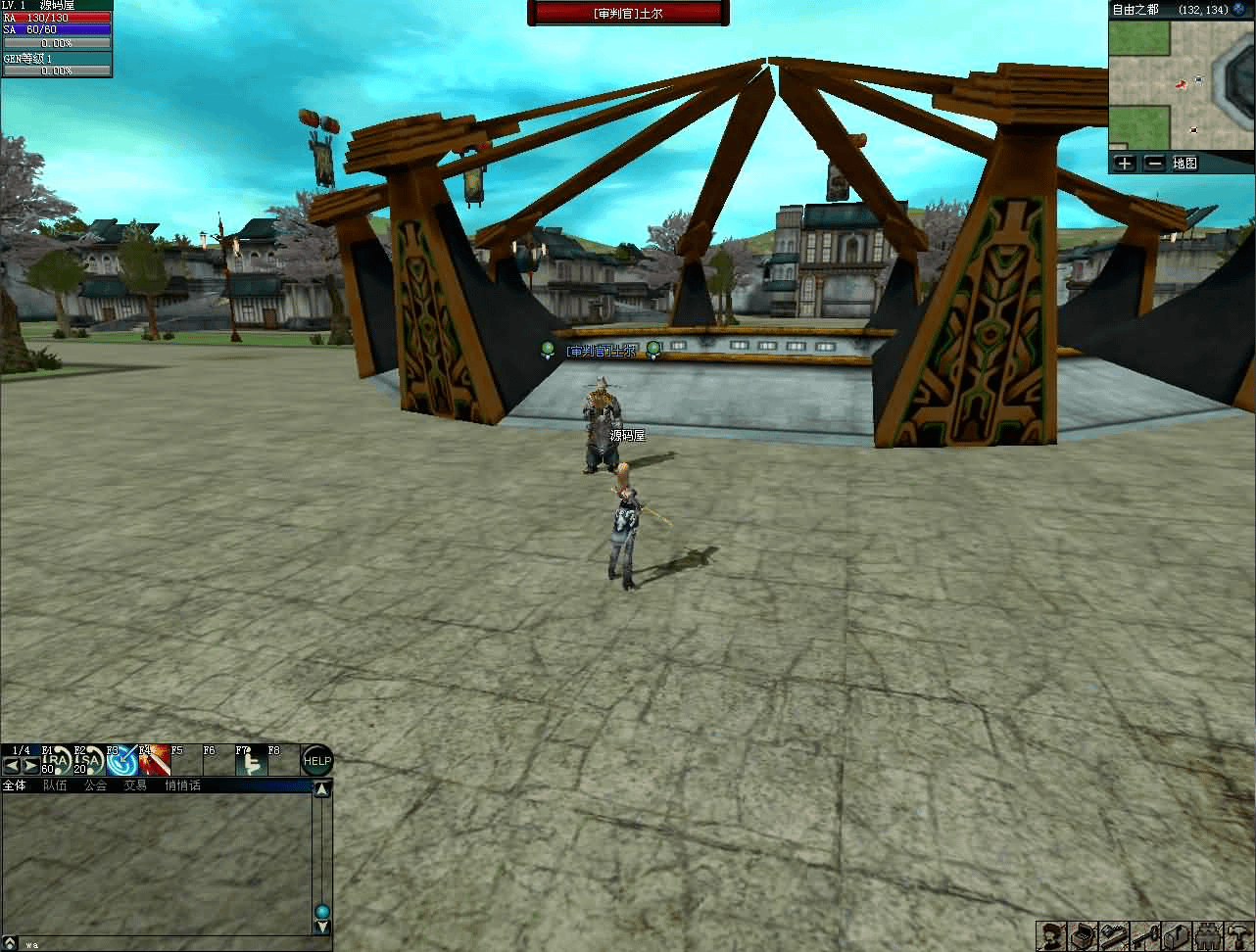Open the round HELP button
Screen dimensions: 1256x952
pyautogui.click(x=316, y=761)
